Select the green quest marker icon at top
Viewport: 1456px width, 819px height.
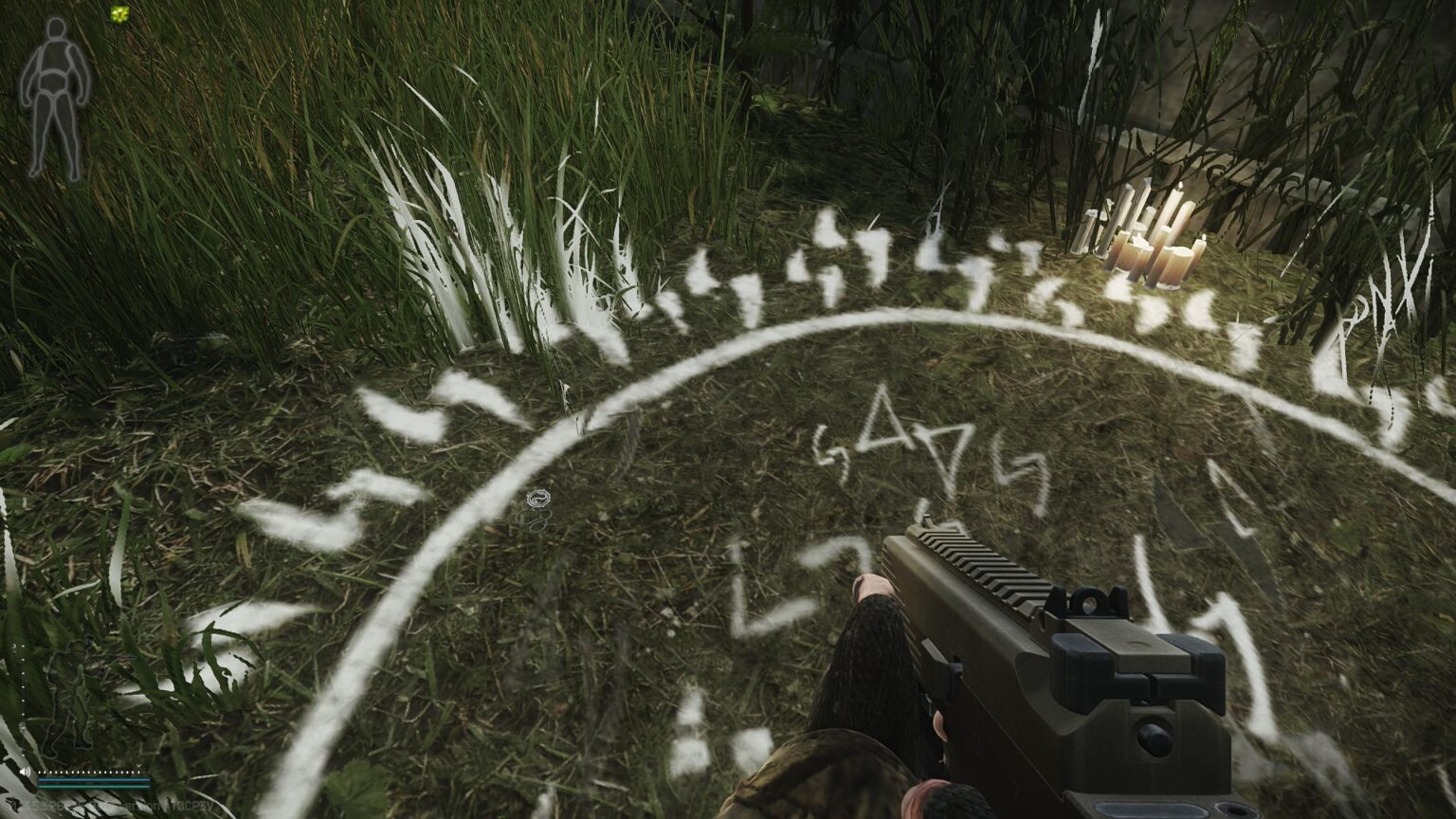point(119,15)
